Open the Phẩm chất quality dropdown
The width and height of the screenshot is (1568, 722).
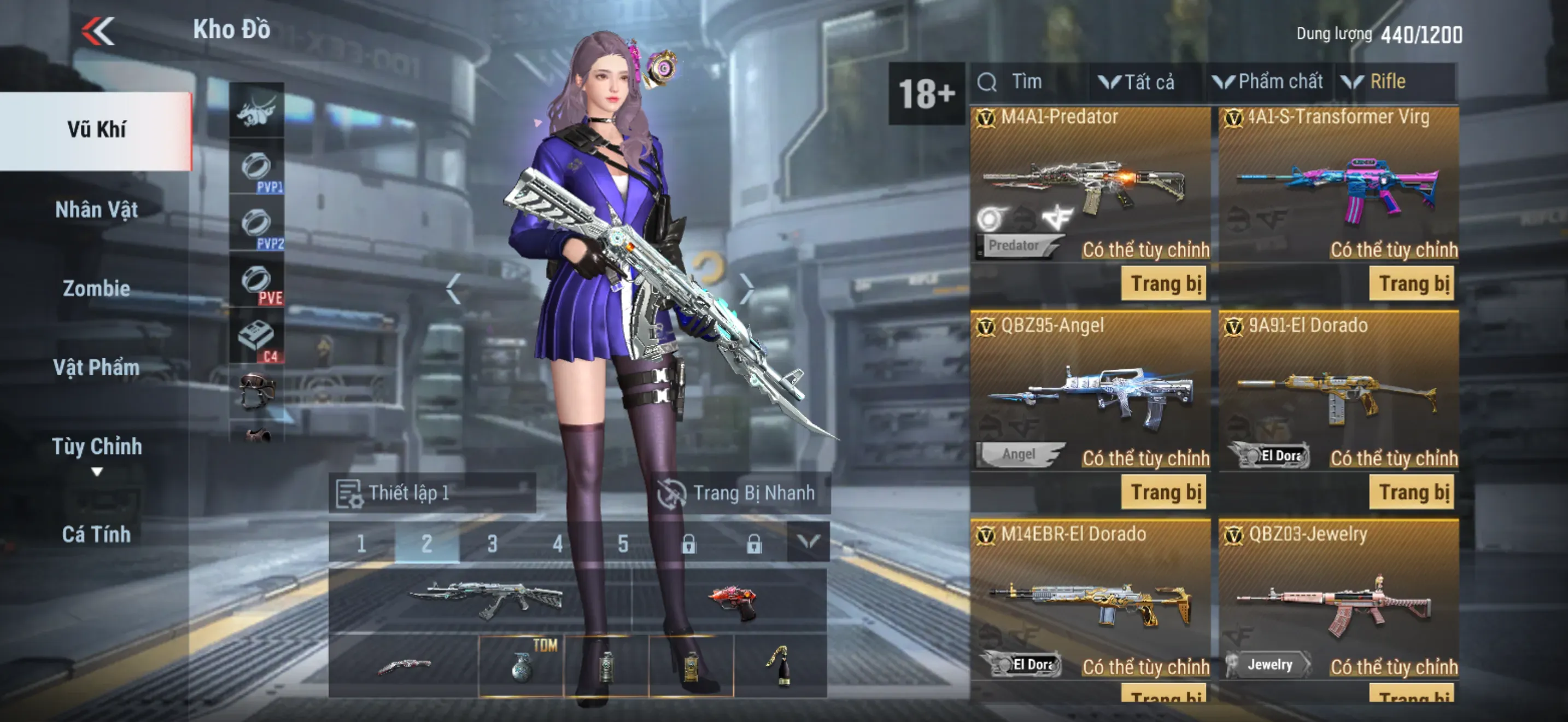(1268, 82)
